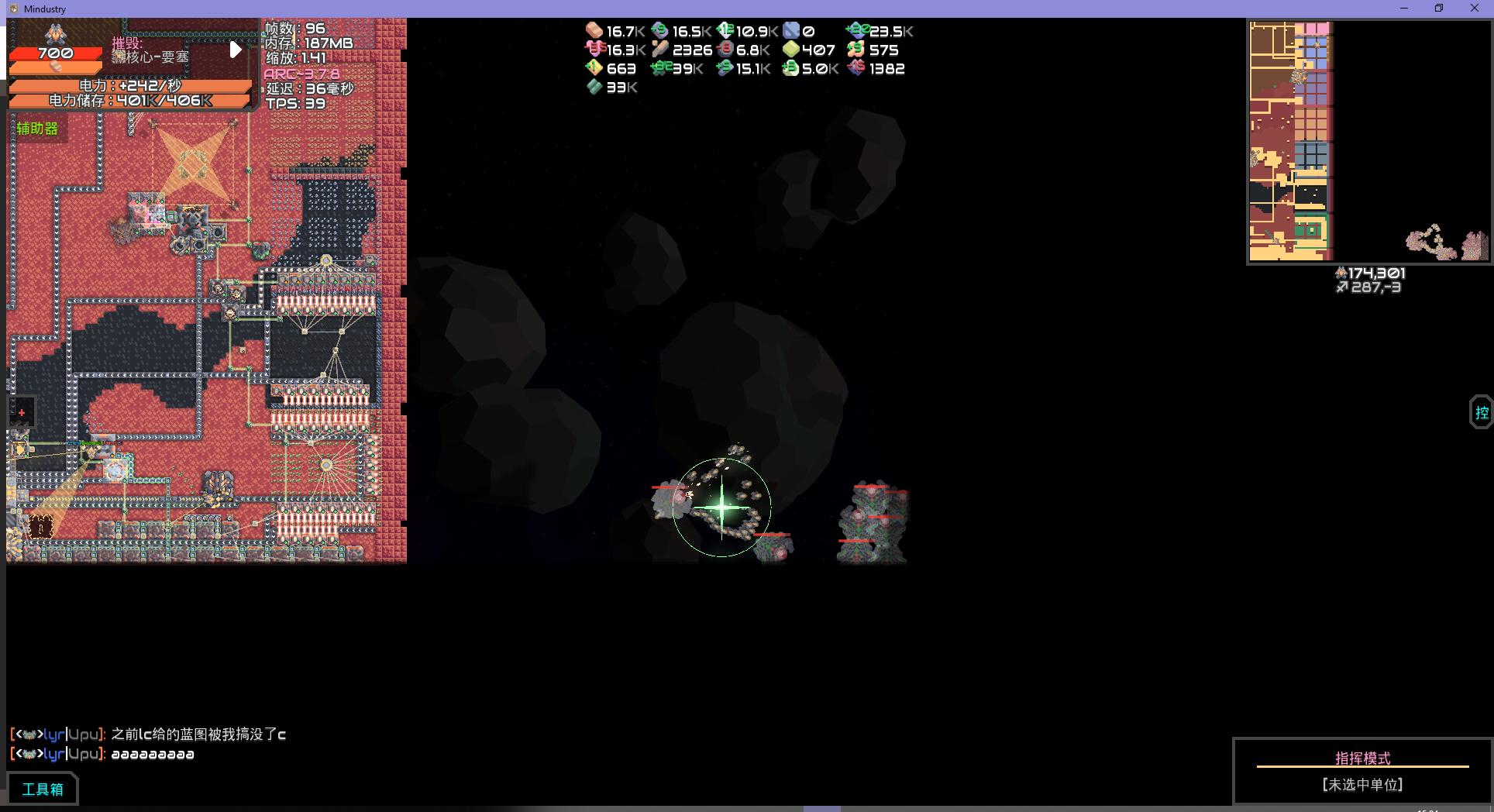Expand the plus icon on the left edge

coord(21,411)
